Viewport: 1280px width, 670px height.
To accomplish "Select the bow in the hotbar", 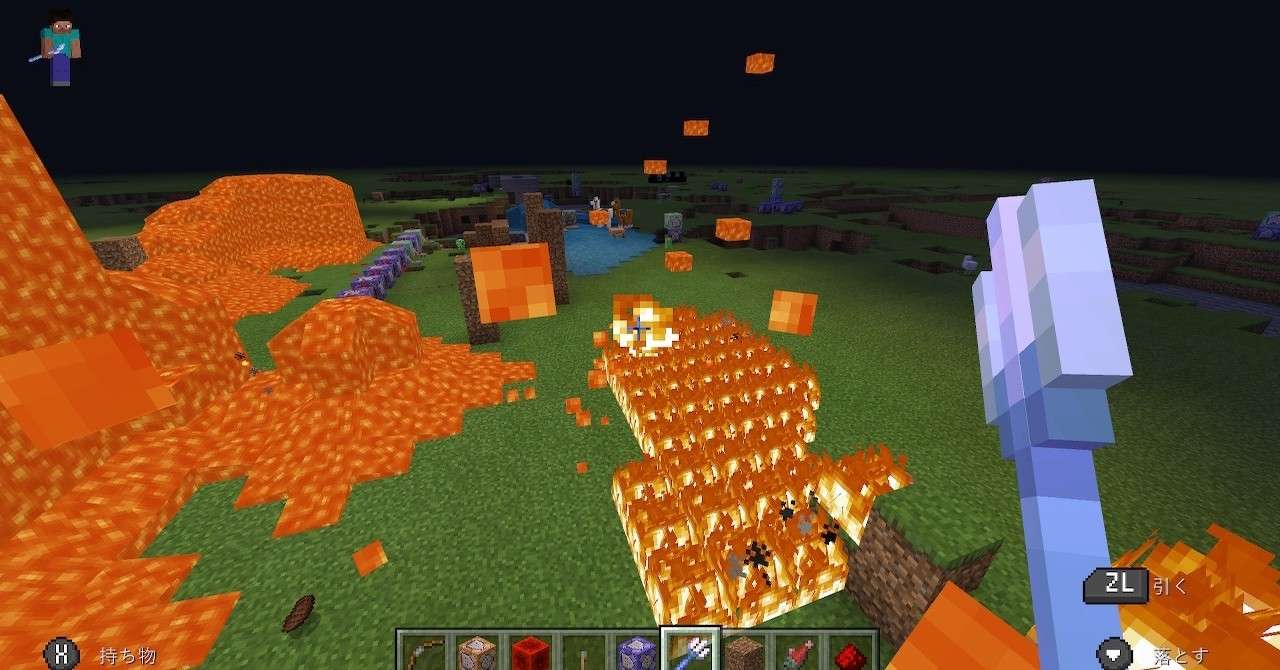I will point(423,653).
